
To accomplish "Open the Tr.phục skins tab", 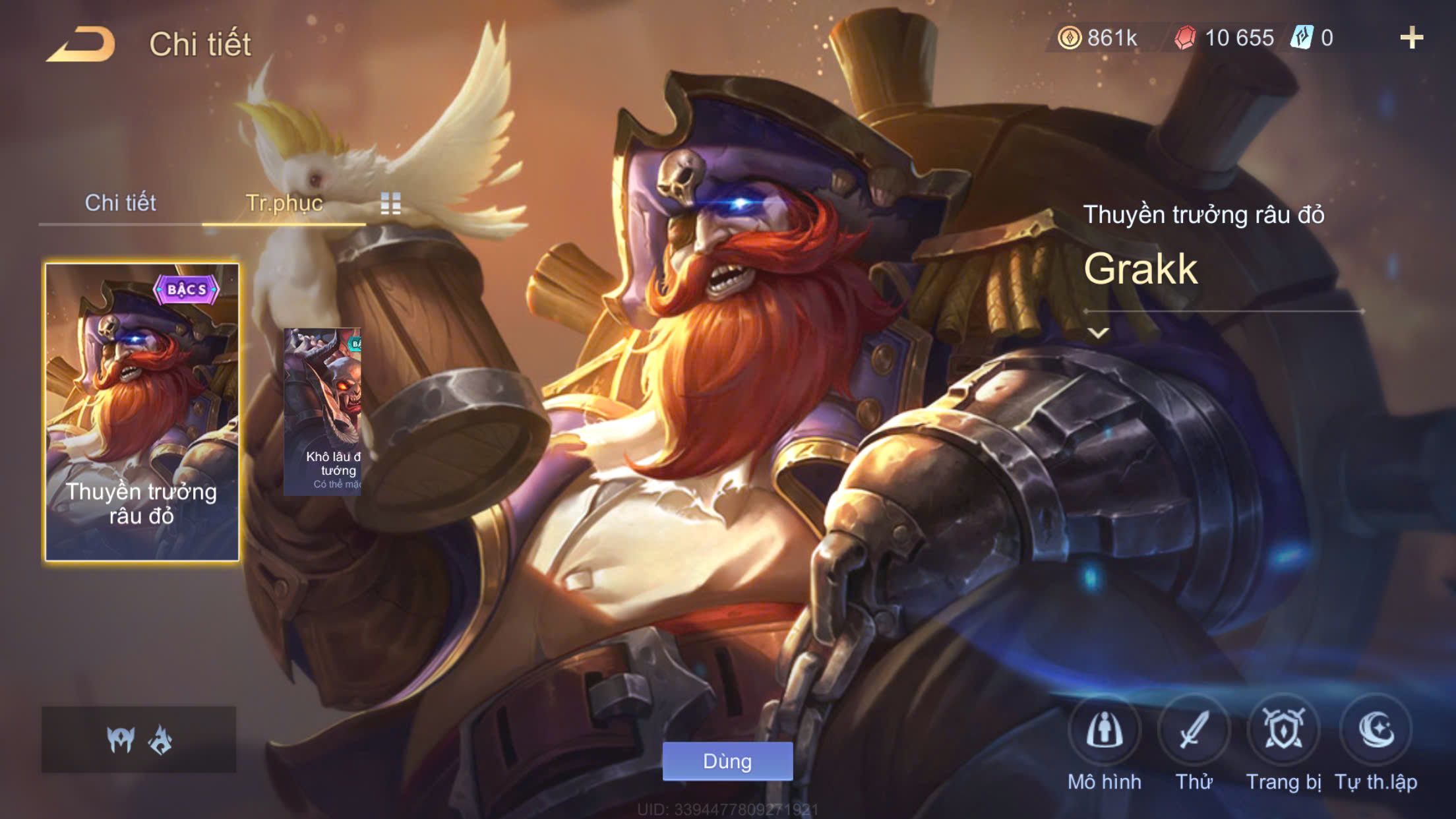I will tap(284, 203).
